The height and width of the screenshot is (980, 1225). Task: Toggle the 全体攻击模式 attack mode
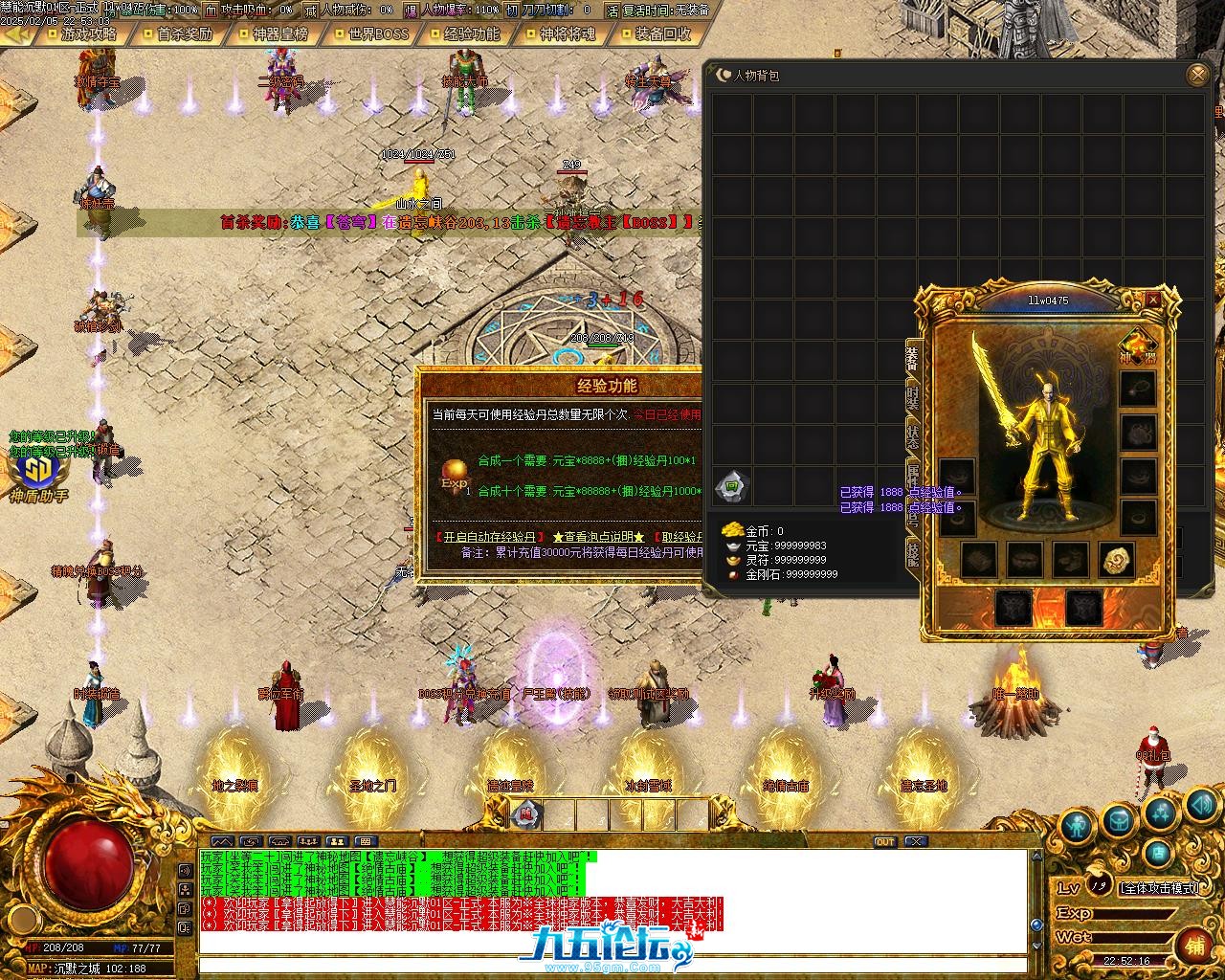click(x=1159, y=888)
